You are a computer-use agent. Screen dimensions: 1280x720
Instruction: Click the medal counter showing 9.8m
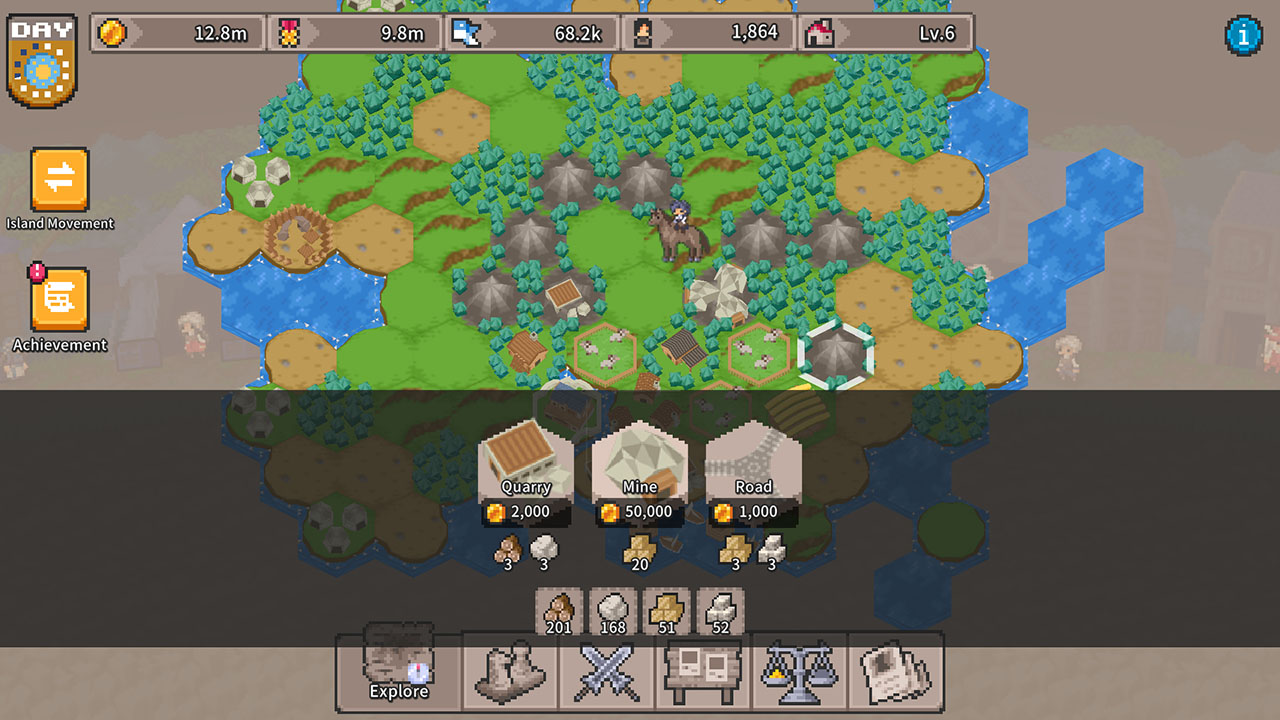coord(355,32)
